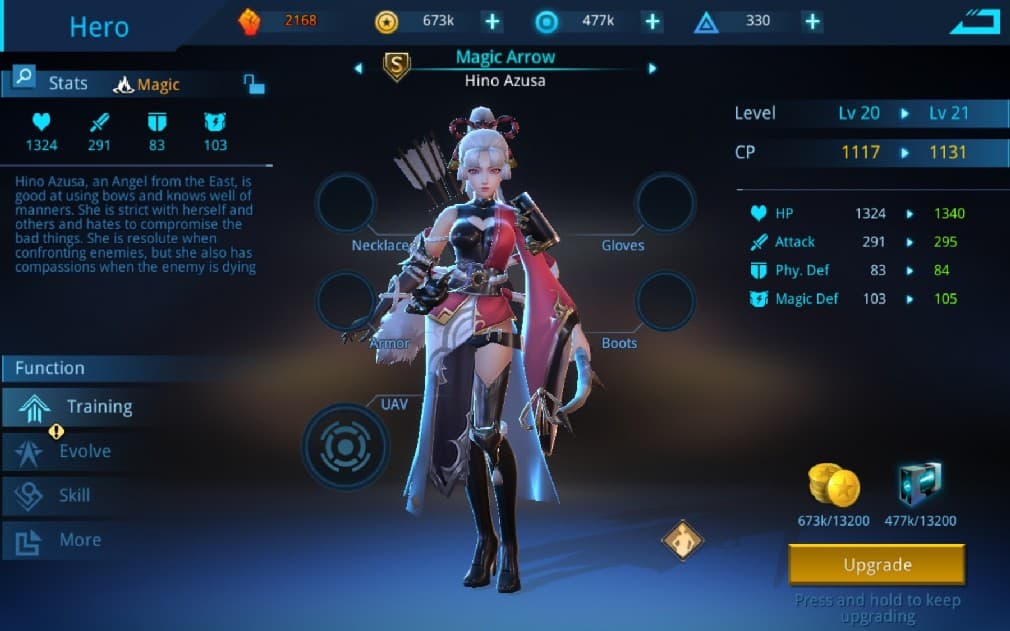This screenshot has width=1010, height=631.
Task: Add triangle currency with plus button
Action: point(812,21)
